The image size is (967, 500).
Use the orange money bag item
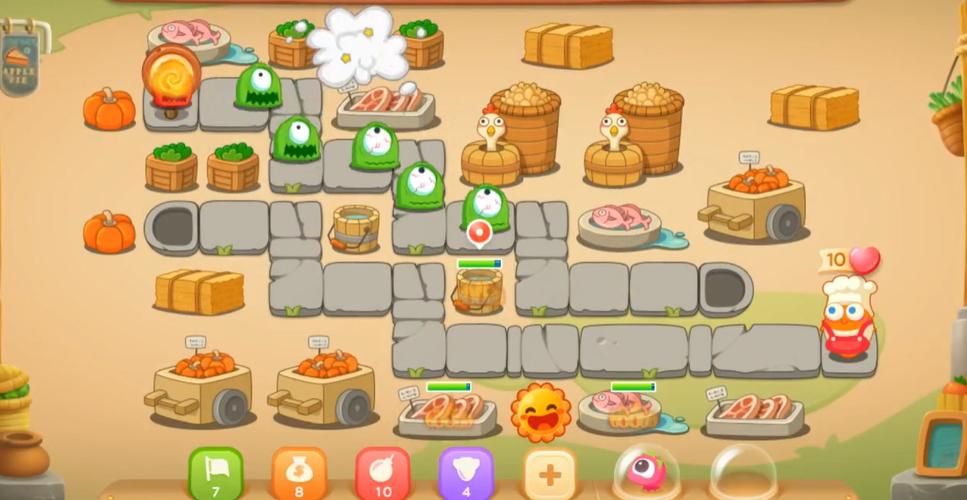pos(299,472)
